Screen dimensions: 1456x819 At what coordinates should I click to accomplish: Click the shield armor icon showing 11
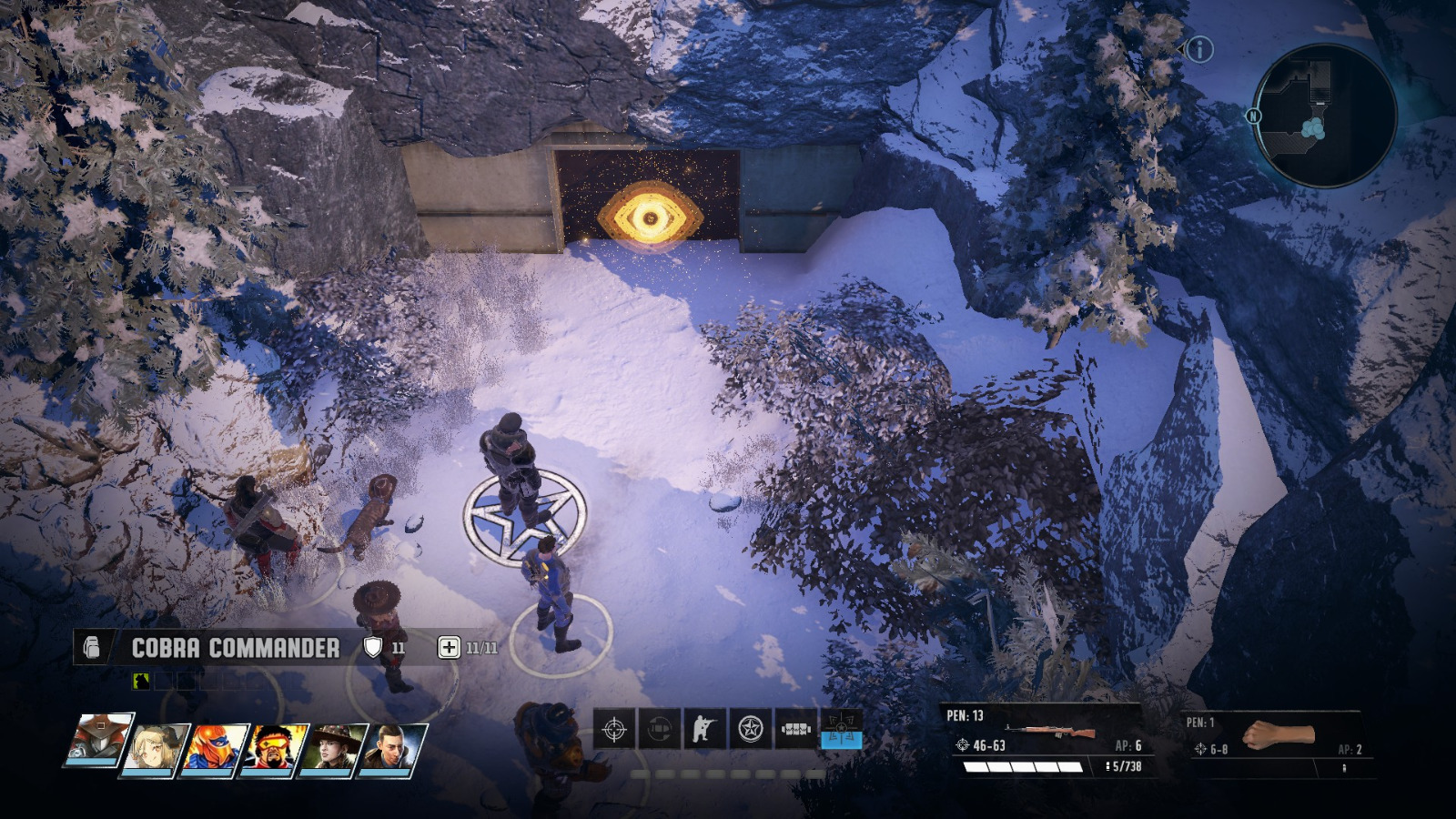373,646
